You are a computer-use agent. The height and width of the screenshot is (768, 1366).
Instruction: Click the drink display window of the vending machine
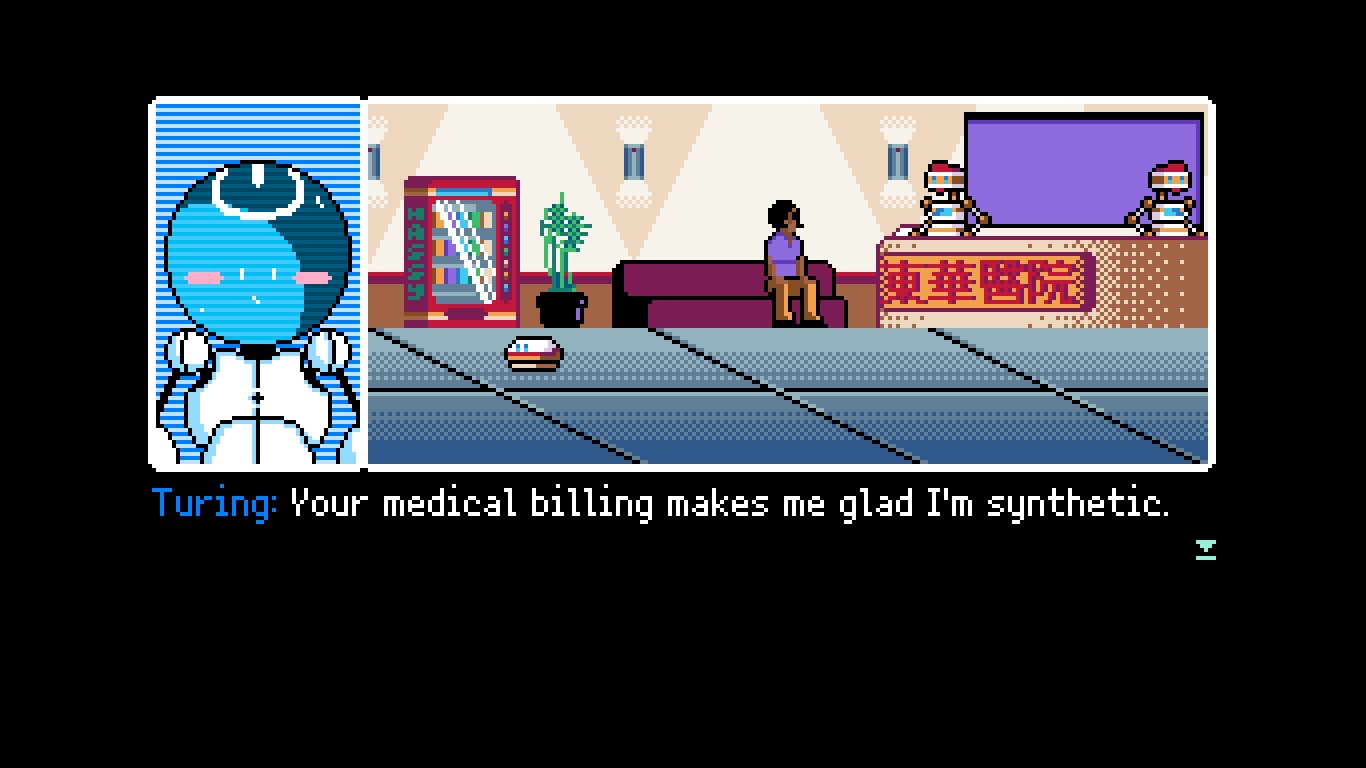pos(463,250)
